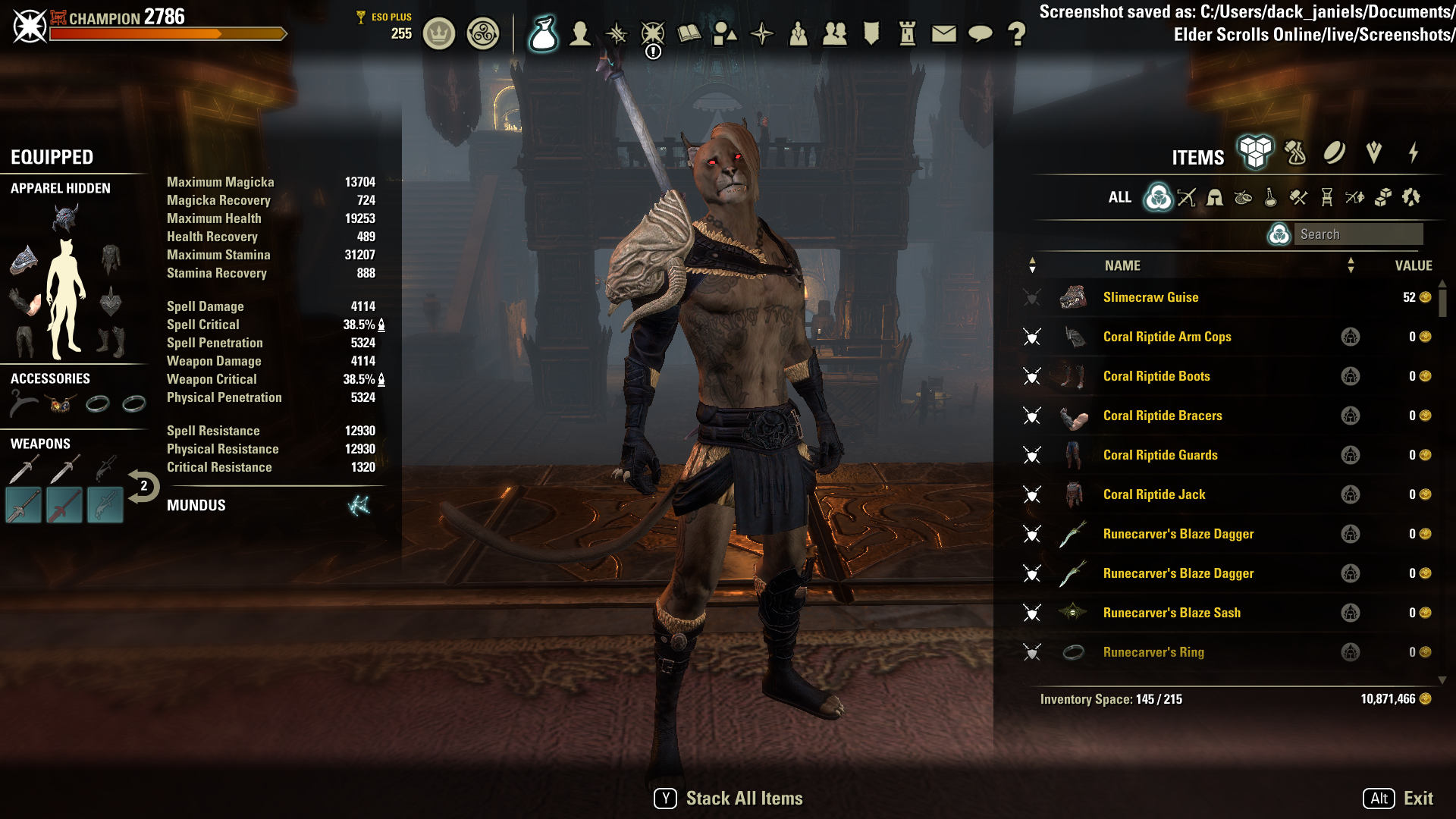Select the equipped helmet slot
1456x819 pixels.
pyautogui.click(x=65, y=219)
